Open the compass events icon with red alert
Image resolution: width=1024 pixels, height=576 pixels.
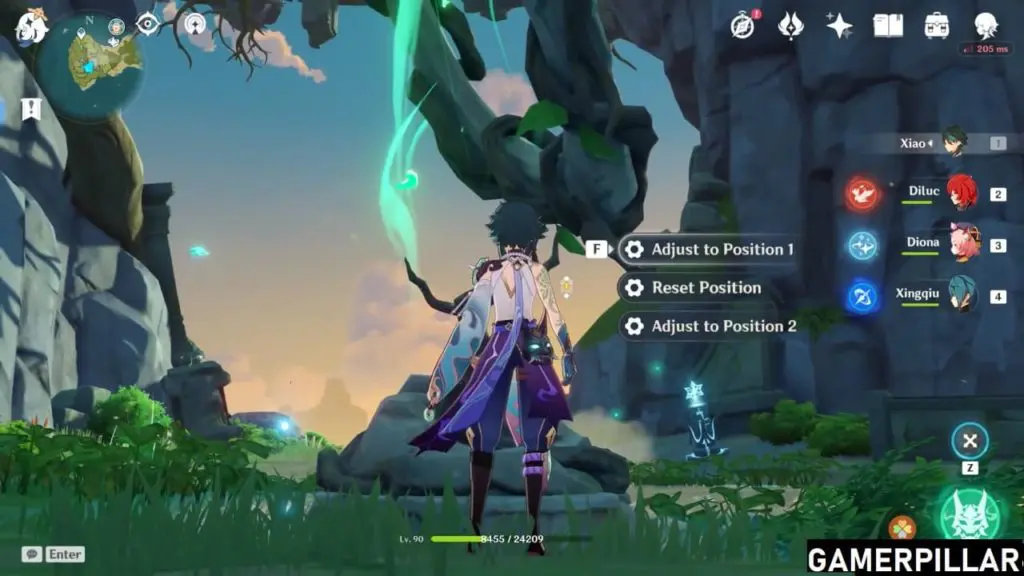click(742, 25)
